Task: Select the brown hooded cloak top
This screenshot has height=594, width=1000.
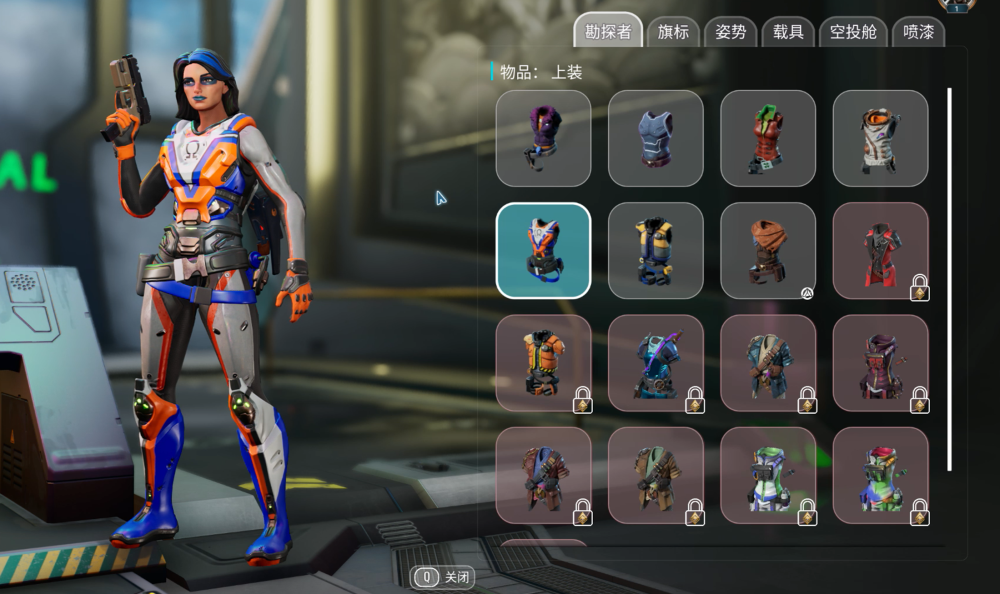Action: (x=768, y=250)
